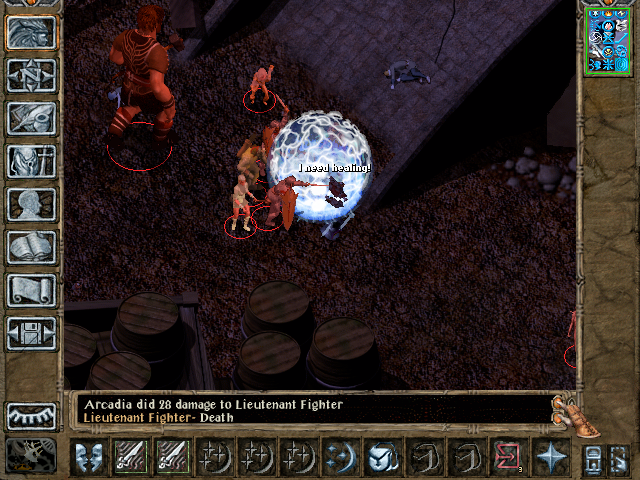Click the closed-eye rest button

(x=32, y=415)
